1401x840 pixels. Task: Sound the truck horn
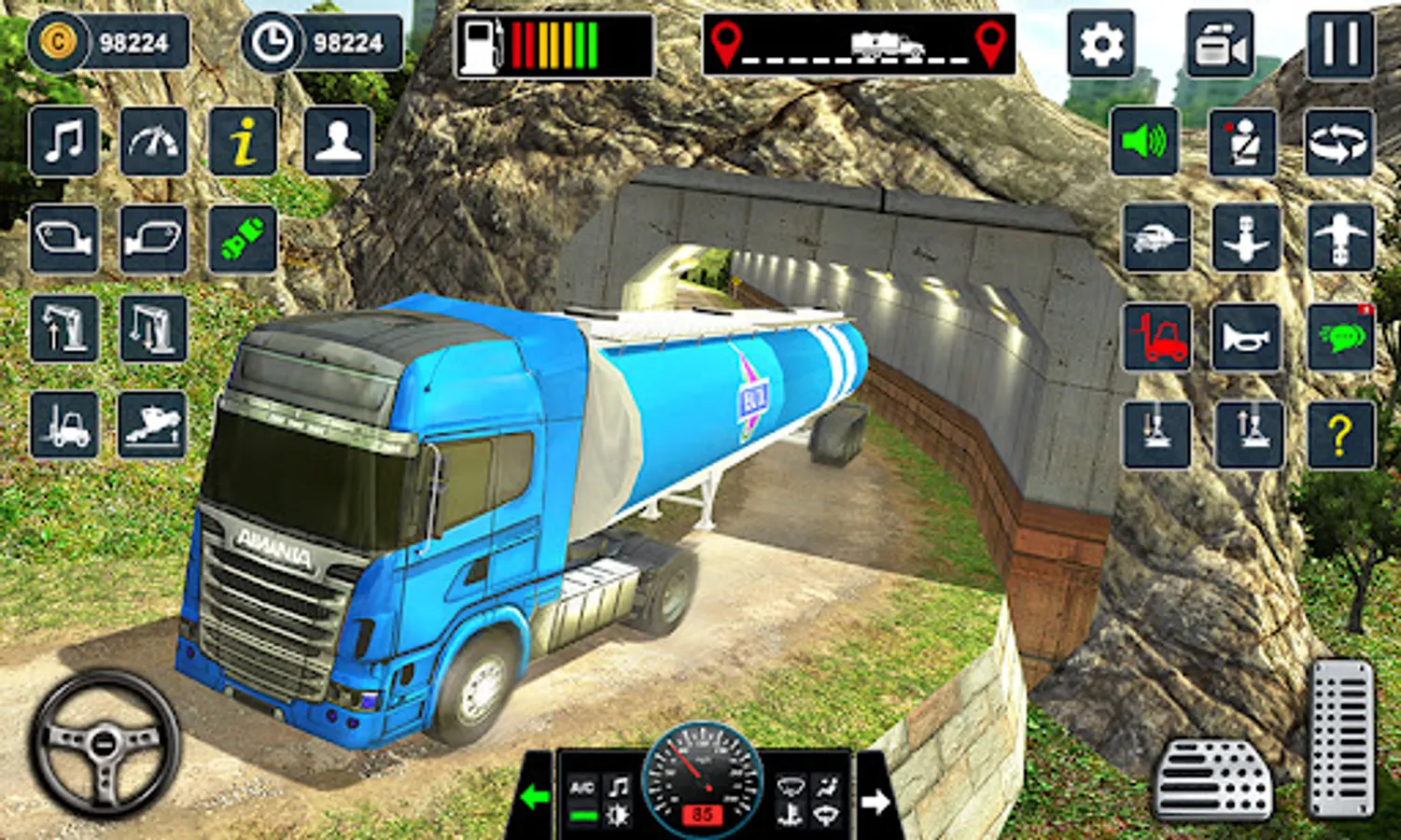tap(1245, 337)
